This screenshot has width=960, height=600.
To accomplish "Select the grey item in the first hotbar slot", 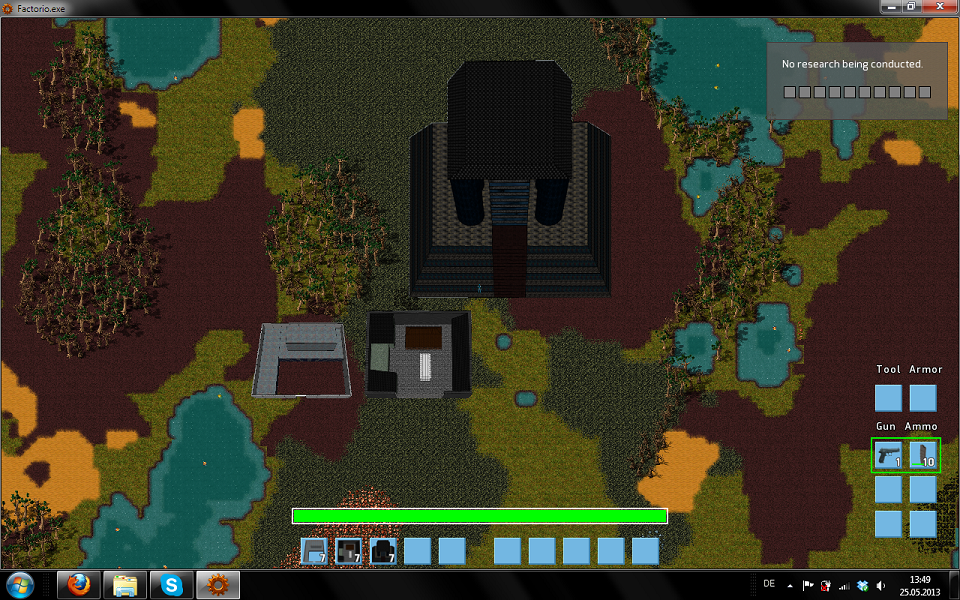I will coord(314,551).
